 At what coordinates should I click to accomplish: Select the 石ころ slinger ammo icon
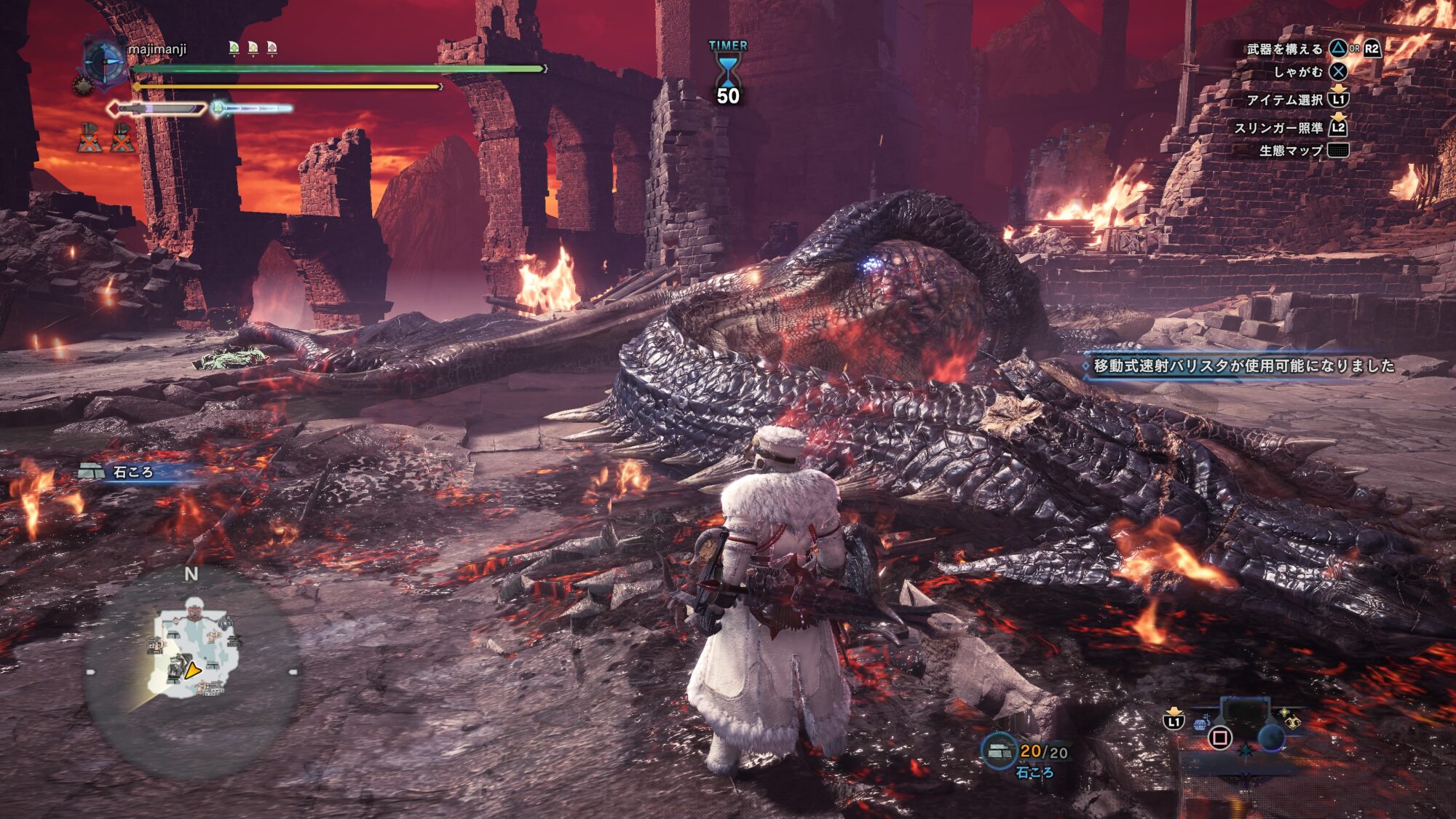[x=999, y=751]
